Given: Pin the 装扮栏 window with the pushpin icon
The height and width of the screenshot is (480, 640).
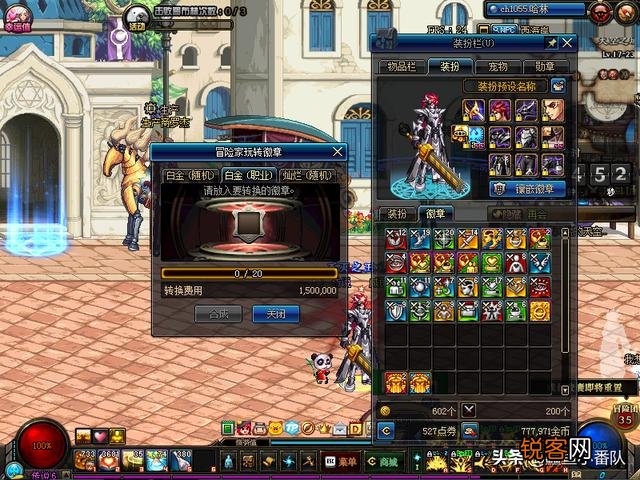Looking at the screenshot, I should click(550, 43).
